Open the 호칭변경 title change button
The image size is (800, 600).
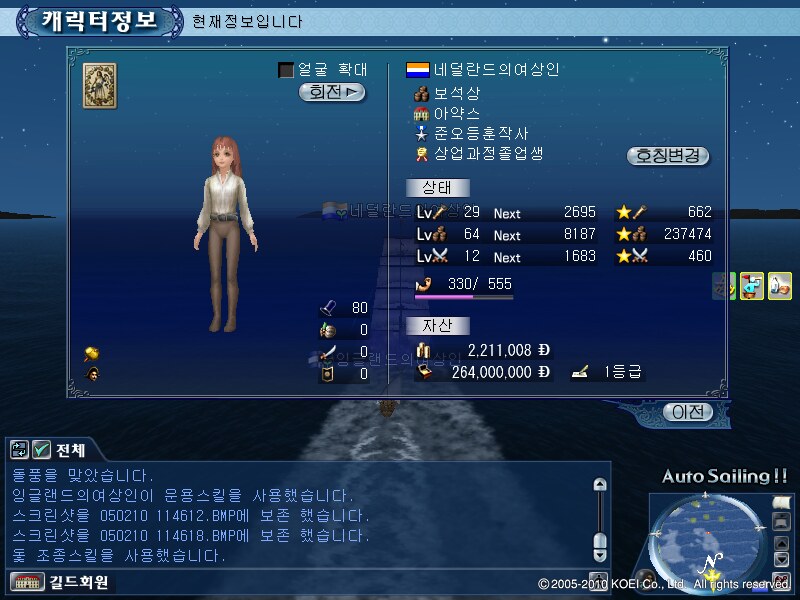click(667, 156)
